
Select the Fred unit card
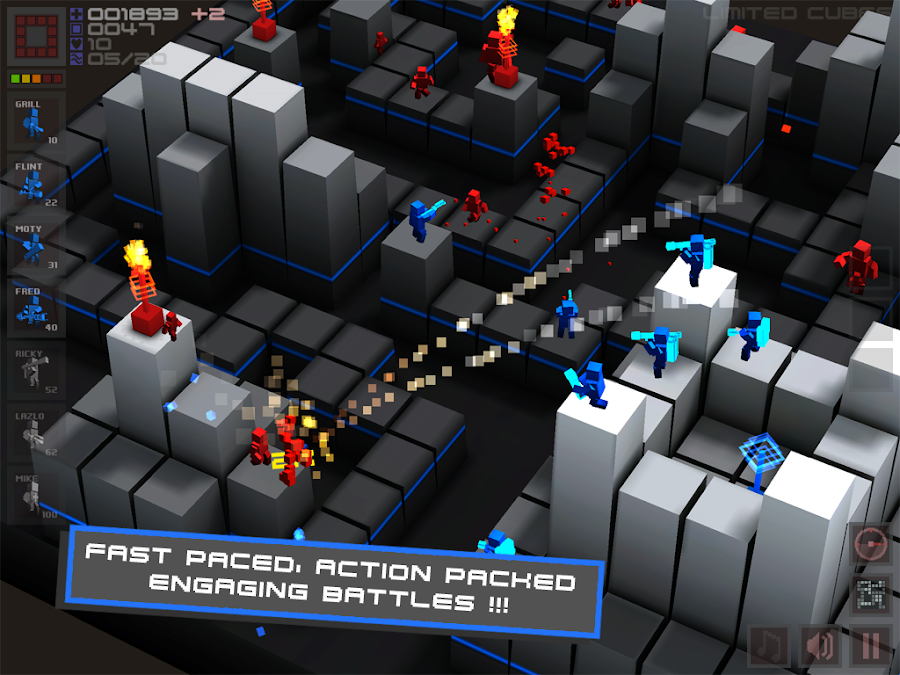pos(36,309)
